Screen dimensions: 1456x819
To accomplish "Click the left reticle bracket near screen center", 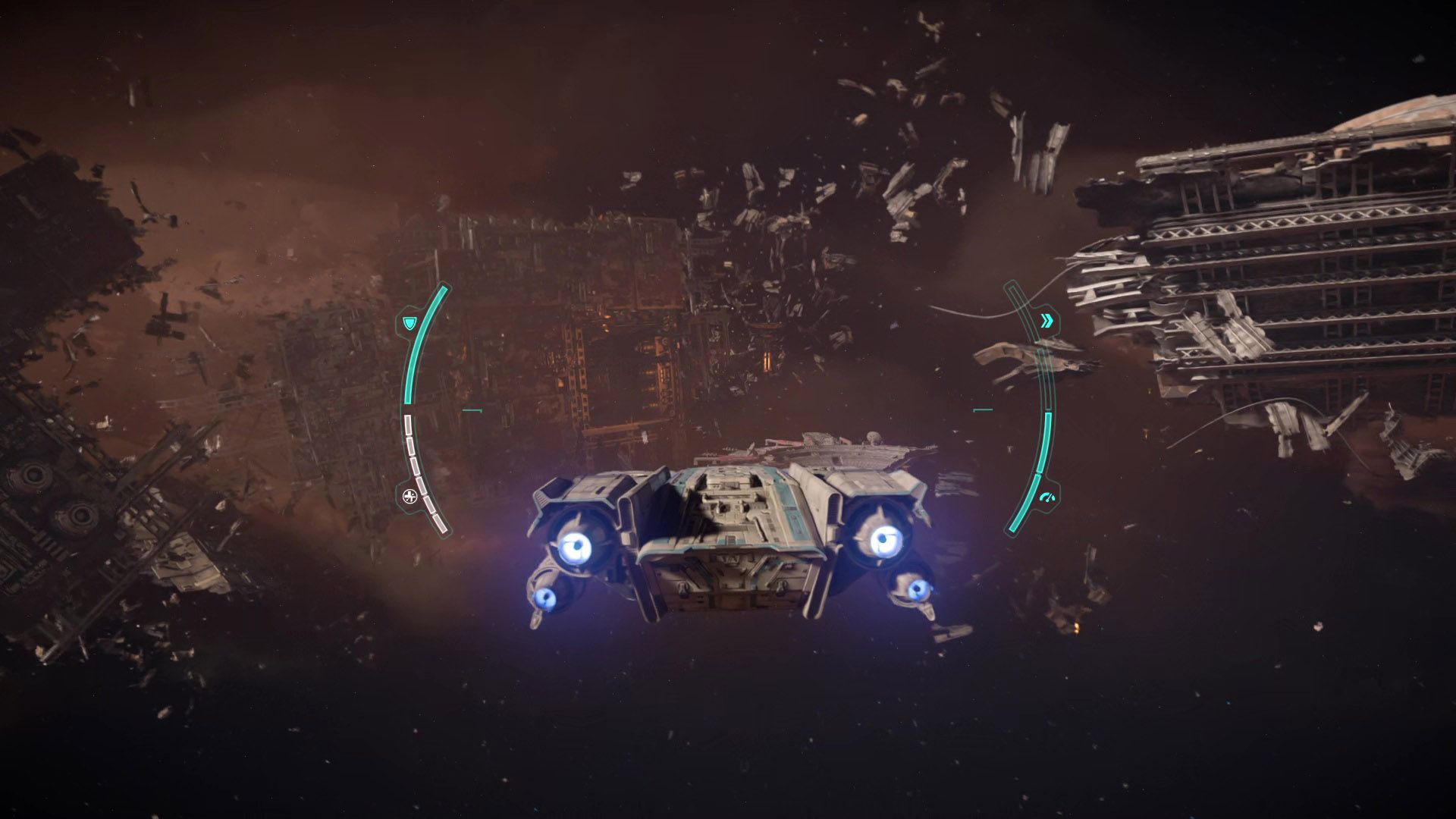I will tap(472, 410).
